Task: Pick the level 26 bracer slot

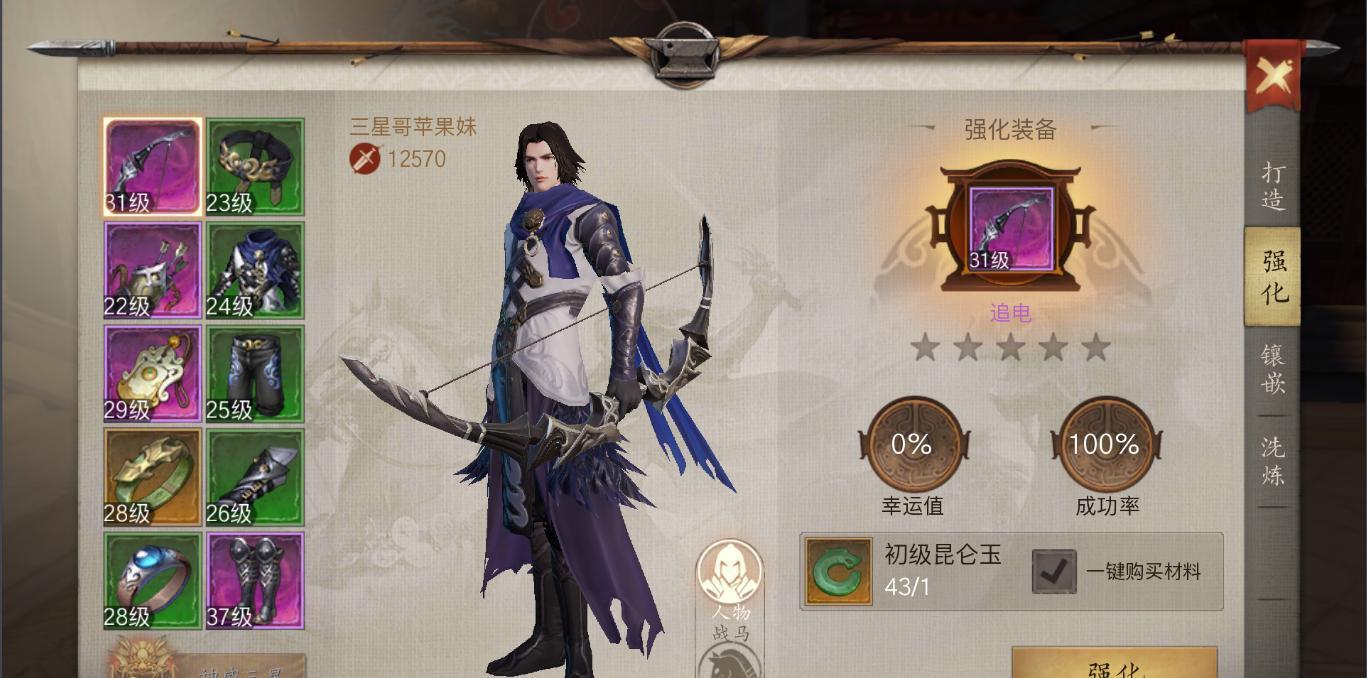Action: [x=255, y=478]
